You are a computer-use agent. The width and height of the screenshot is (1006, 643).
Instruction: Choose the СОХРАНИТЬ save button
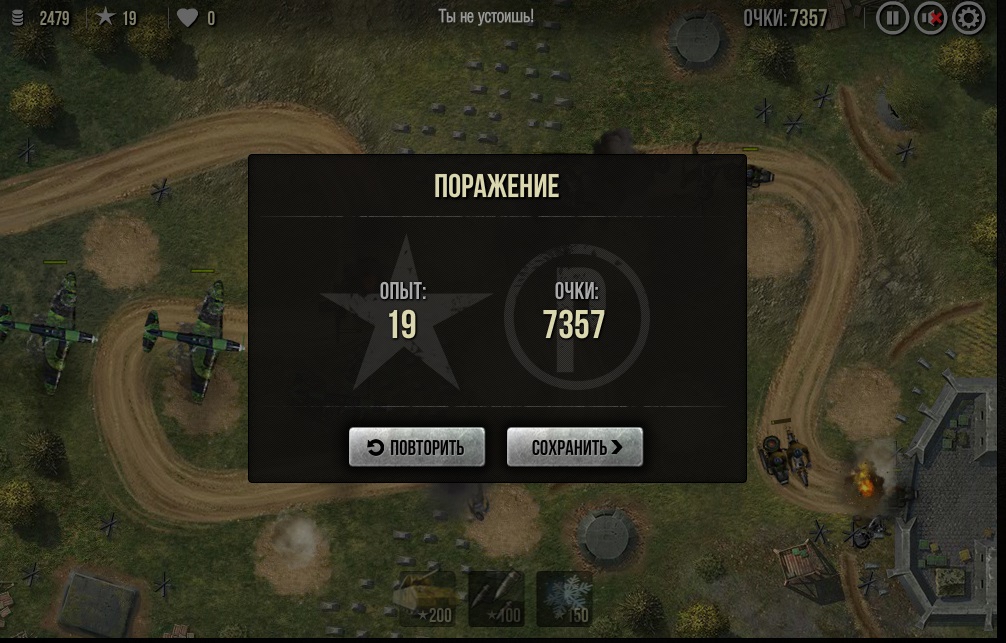(x=575, y=447)
